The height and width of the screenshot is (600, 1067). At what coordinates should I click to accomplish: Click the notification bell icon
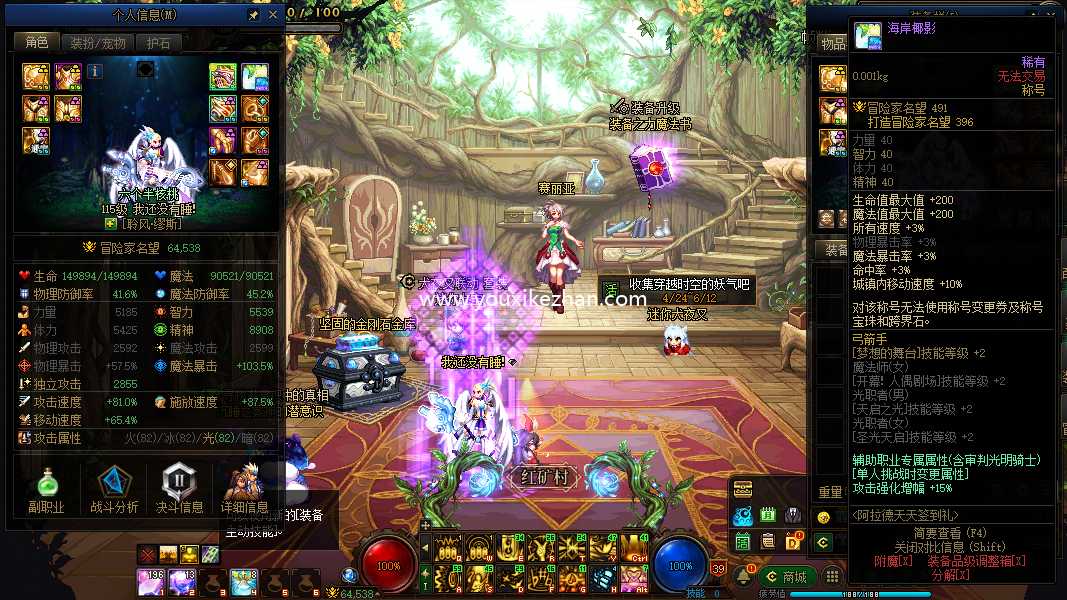[743, 577]
